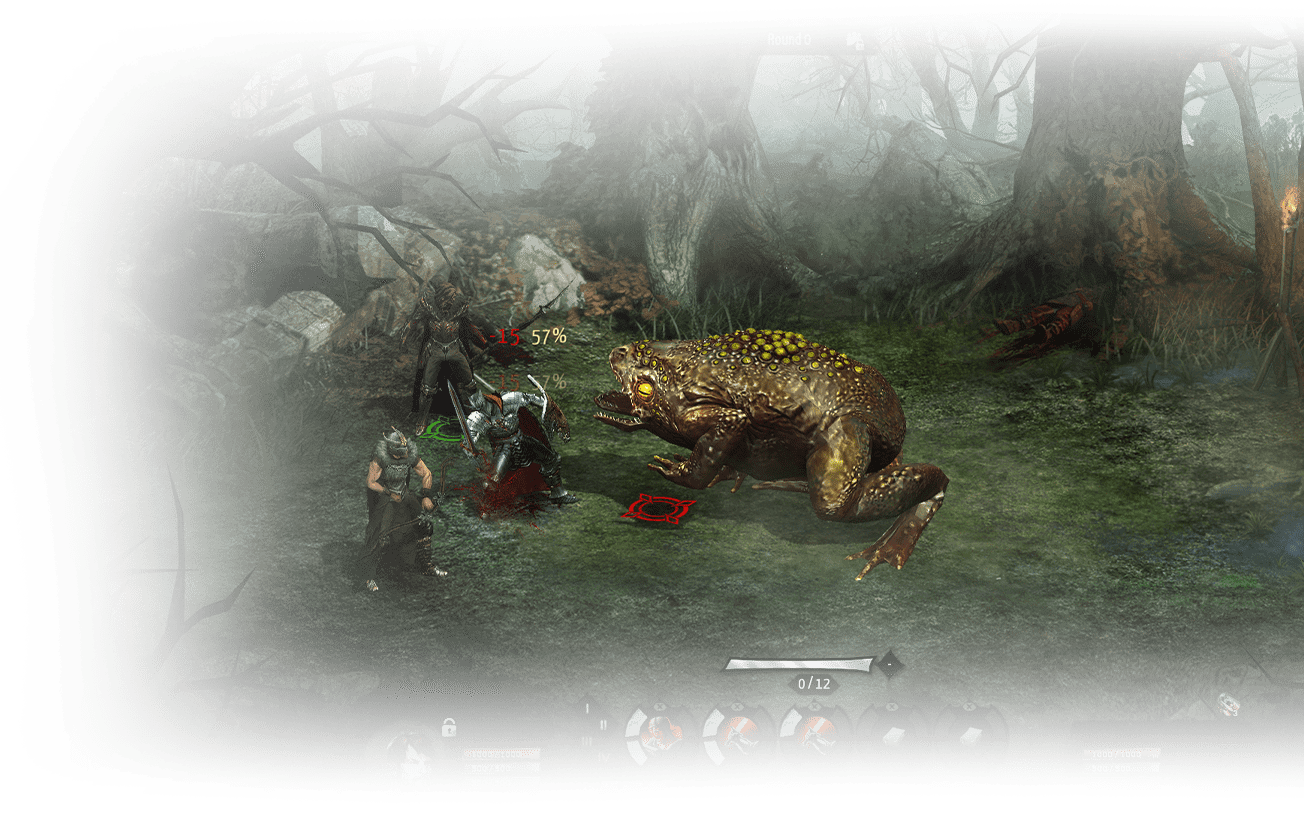
Task: Toggle the padlock icon above the health bar
Action: coord(449,726)
